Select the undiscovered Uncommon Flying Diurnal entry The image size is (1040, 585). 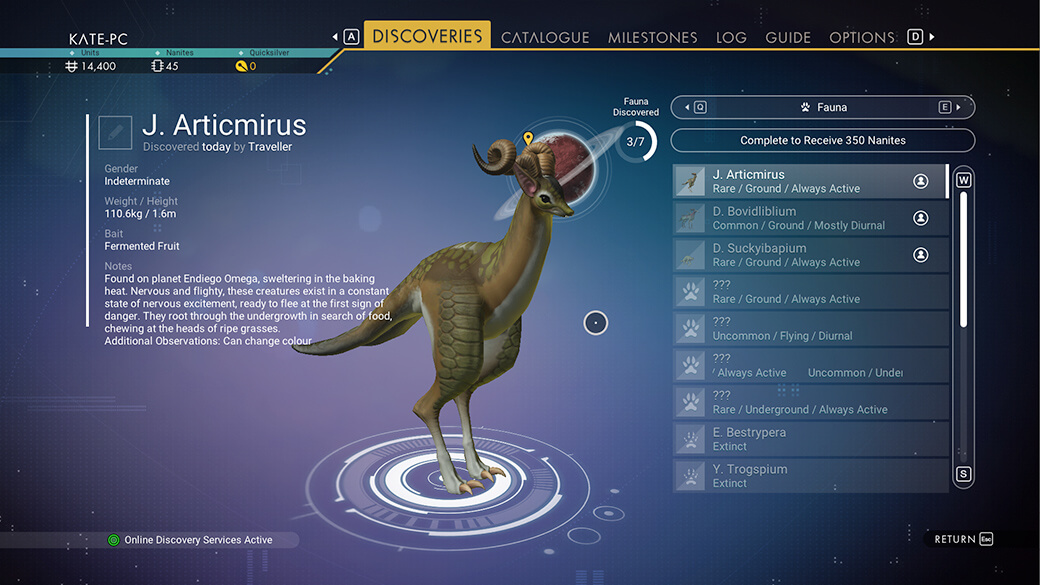pyautogui.click(x=810, y=329)
